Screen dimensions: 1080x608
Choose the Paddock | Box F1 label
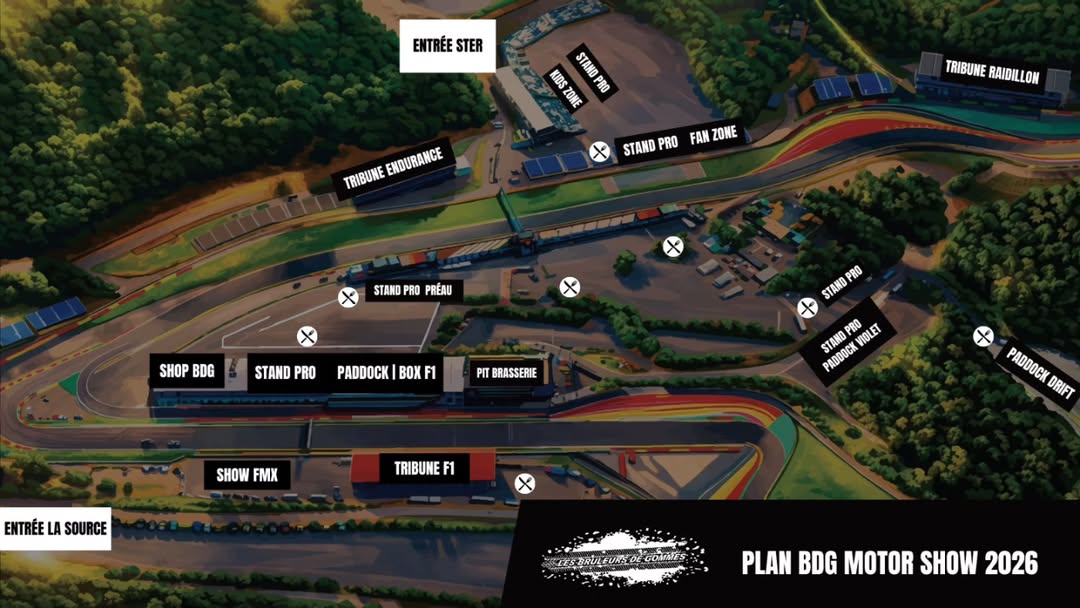[x=386, y=373]
